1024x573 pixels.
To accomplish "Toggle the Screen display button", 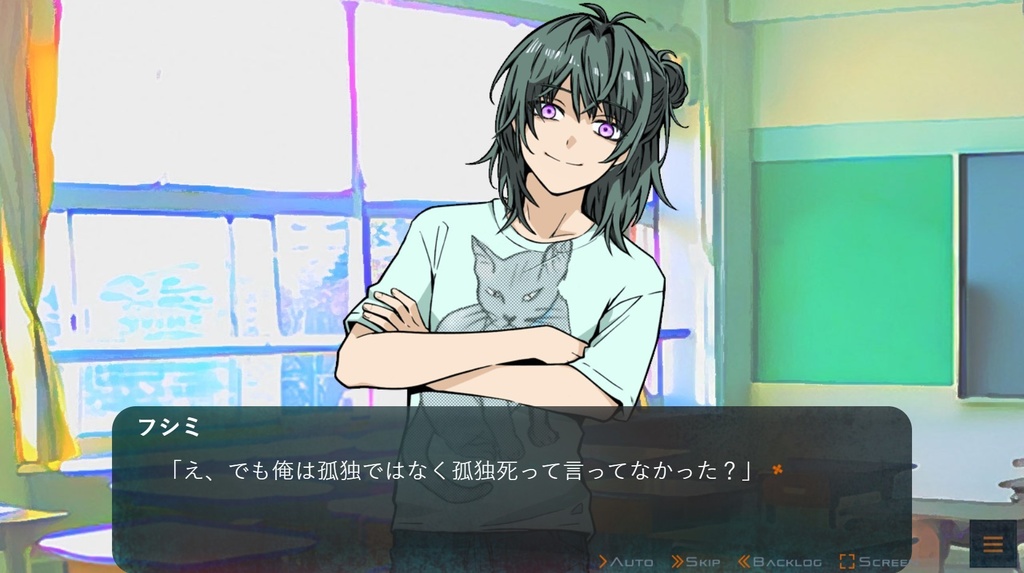I will click(x=874, y=562).
